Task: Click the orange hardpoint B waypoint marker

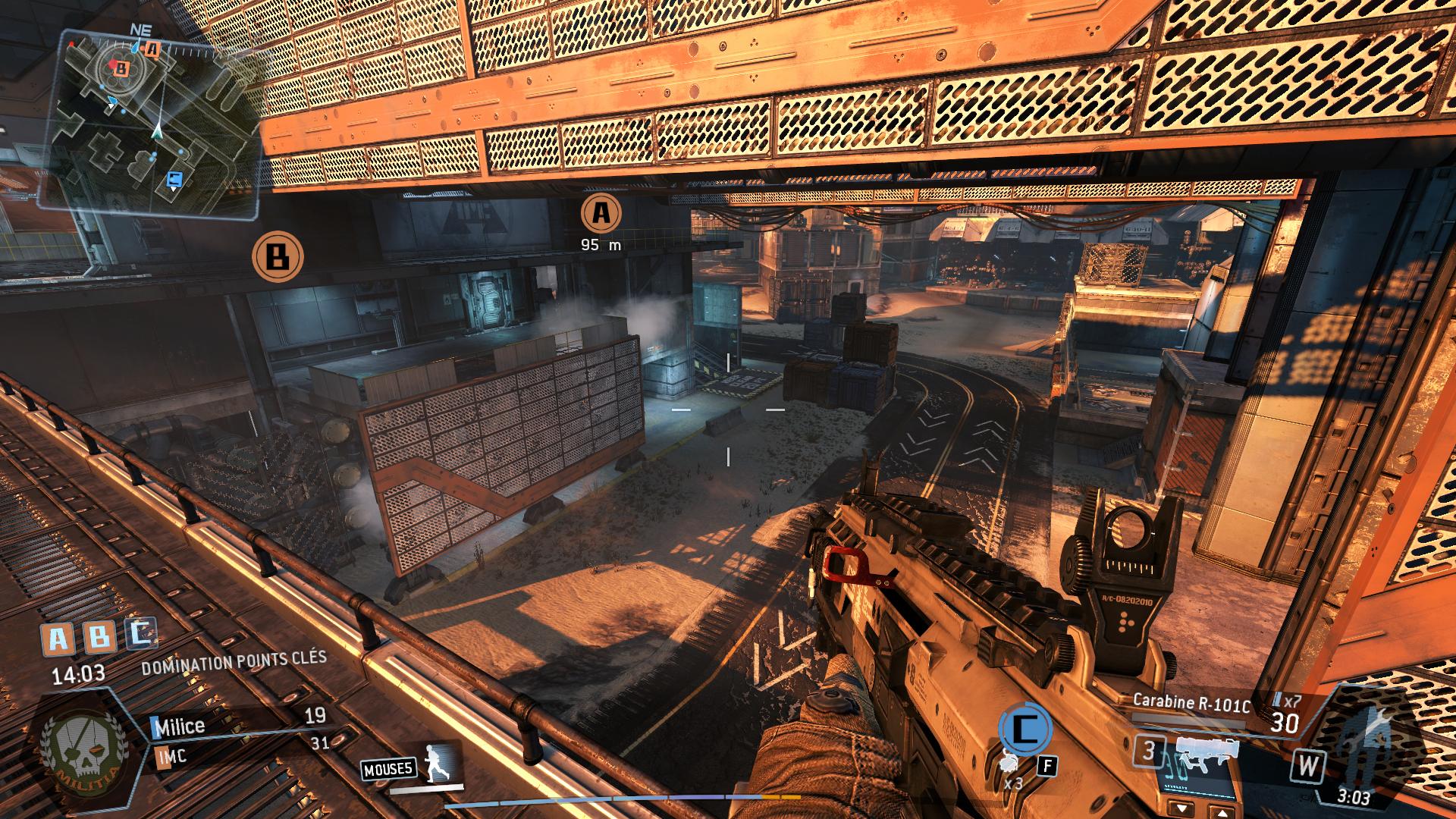Action: point(278,256)
